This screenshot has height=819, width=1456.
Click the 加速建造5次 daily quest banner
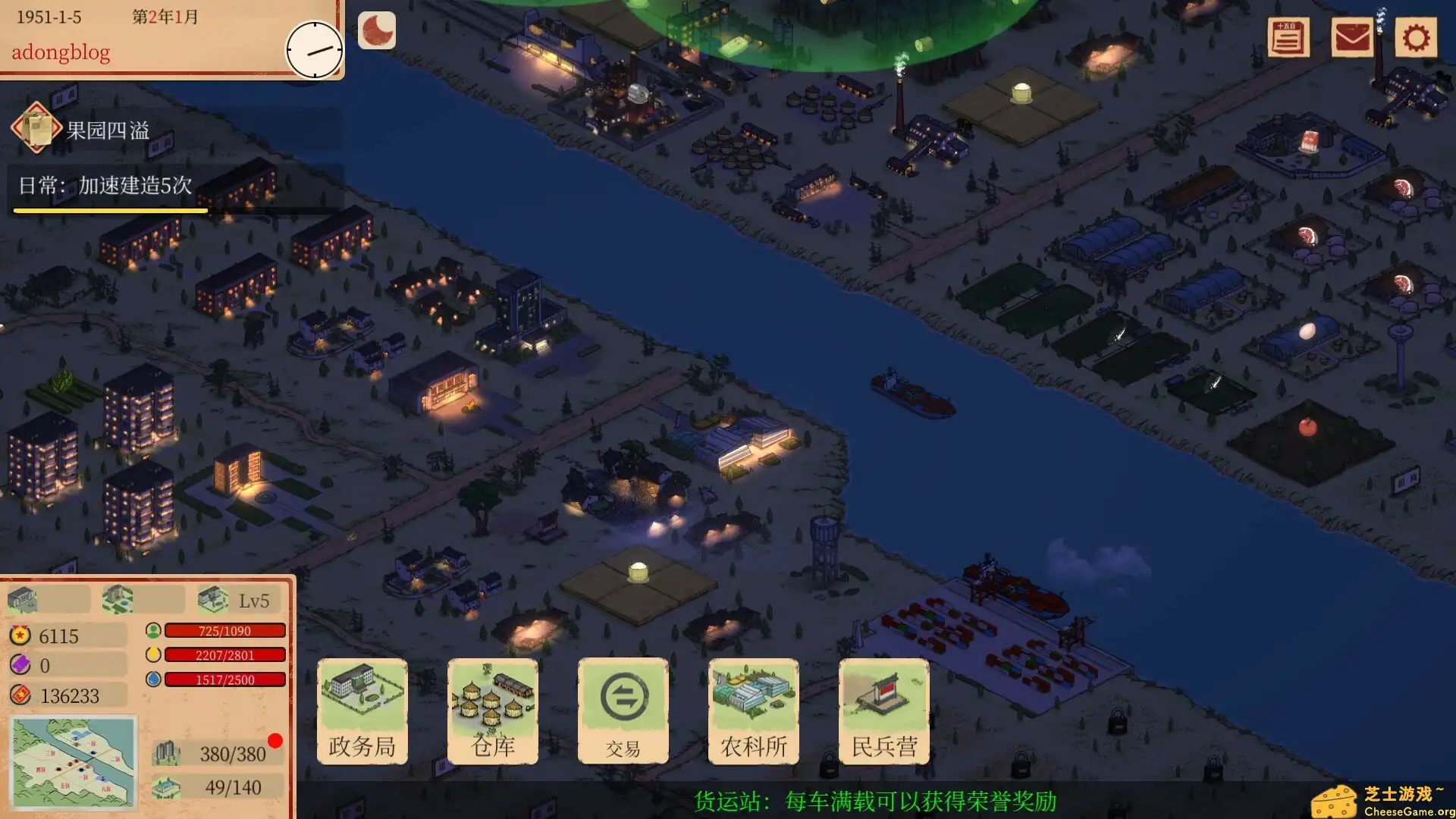tap(106, 183)
